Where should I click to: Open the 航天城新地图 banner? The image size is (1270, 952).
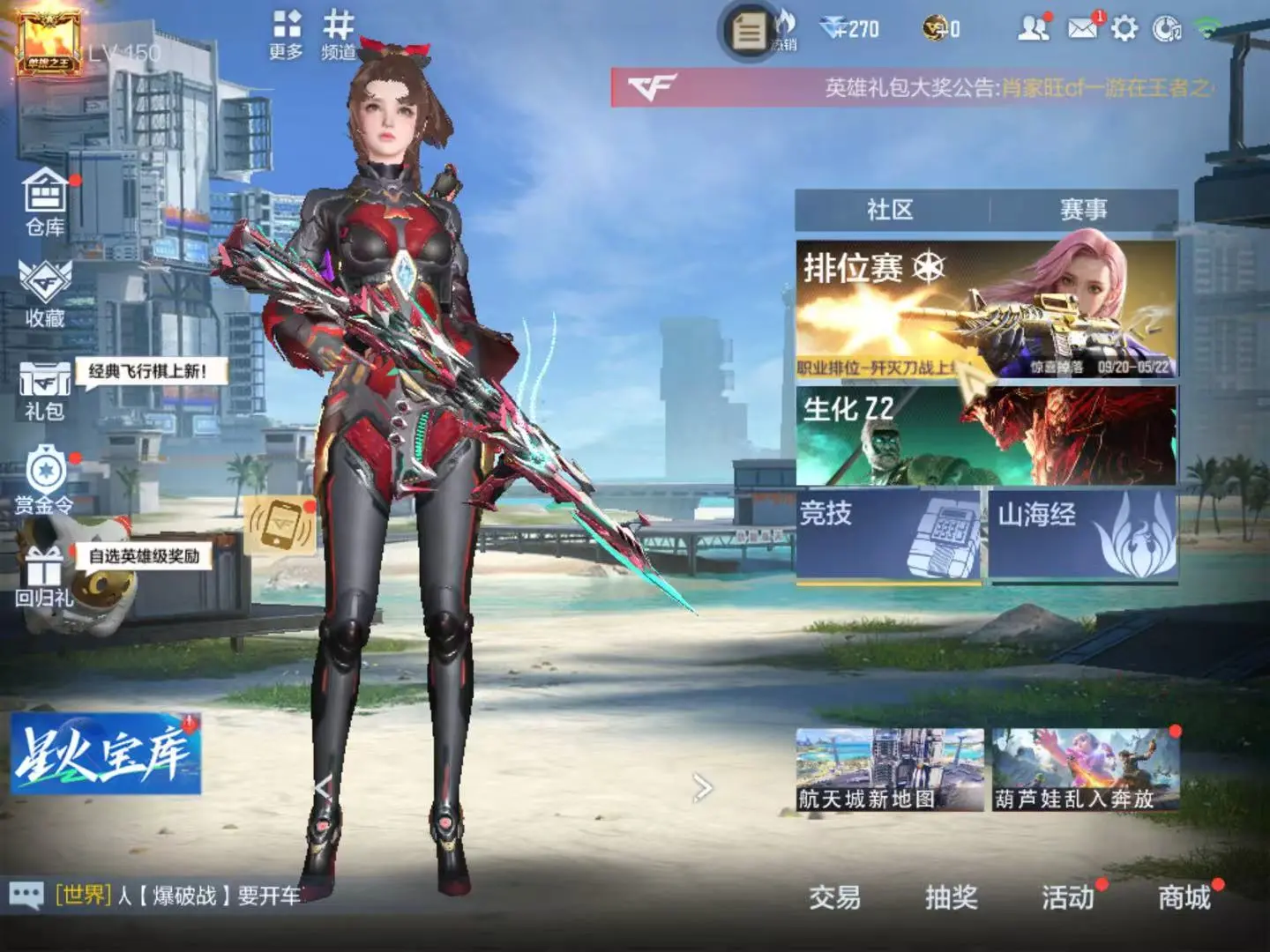coord(889,770)
